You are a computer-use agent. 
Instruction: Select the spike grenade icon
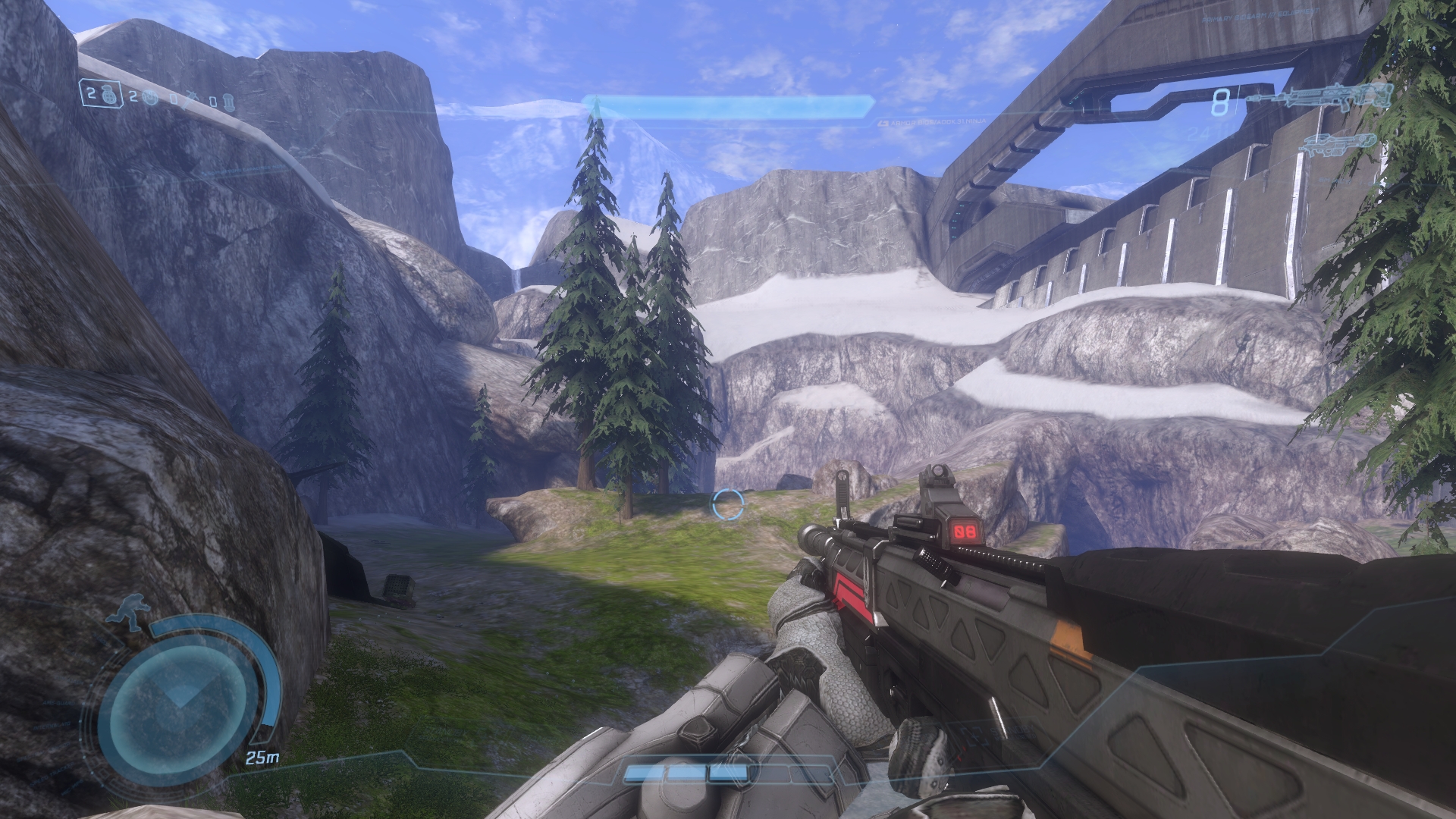click(190, 99)
